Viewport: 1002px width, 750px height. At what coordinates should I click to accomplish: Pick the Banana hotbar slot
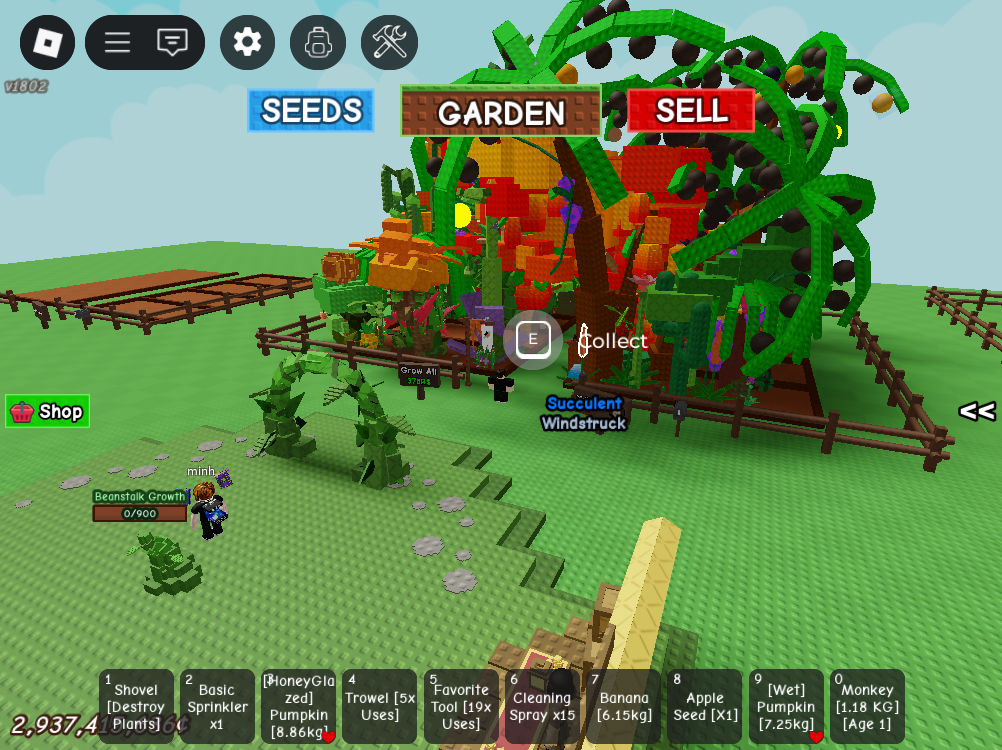coord(623,706)
